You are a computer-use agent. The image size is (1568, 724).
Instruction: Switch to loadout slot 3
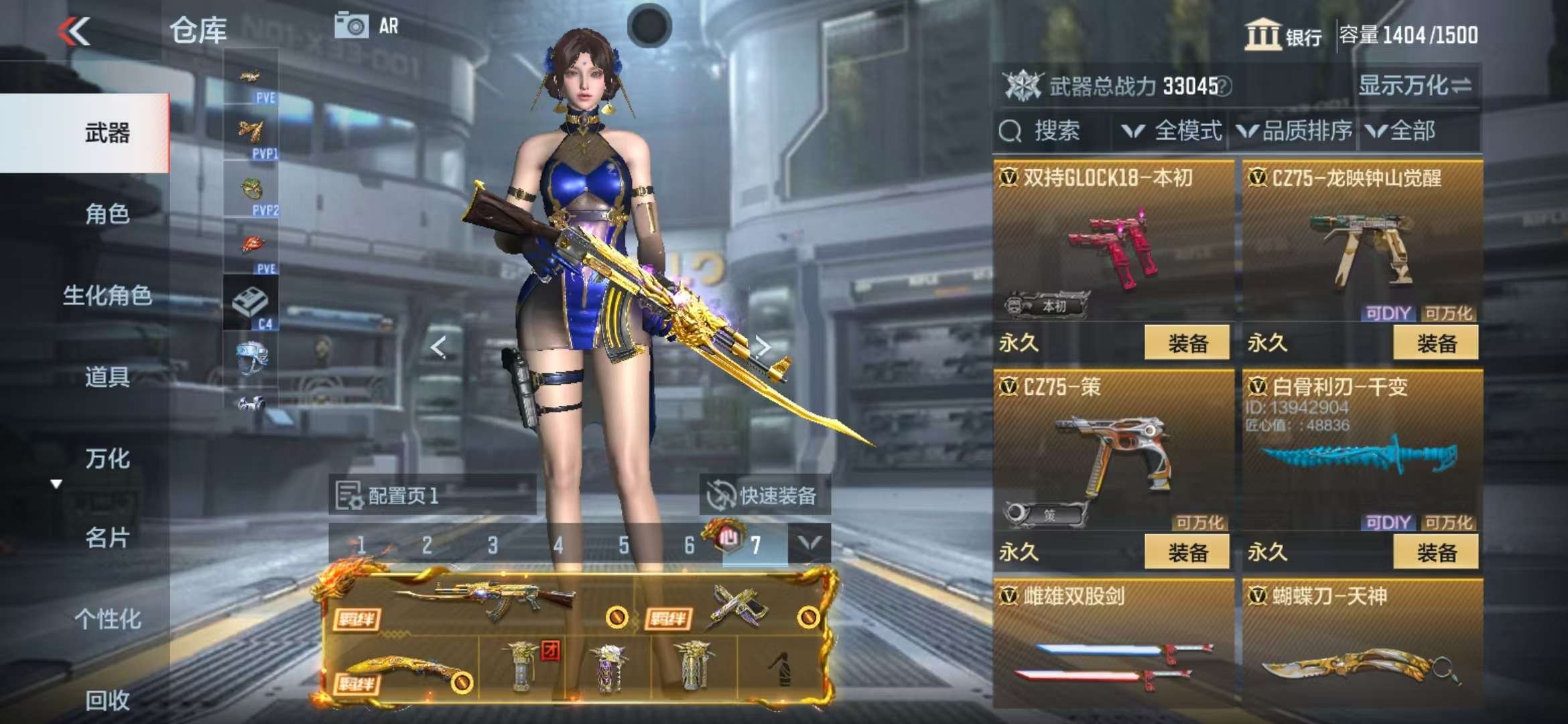493,546
